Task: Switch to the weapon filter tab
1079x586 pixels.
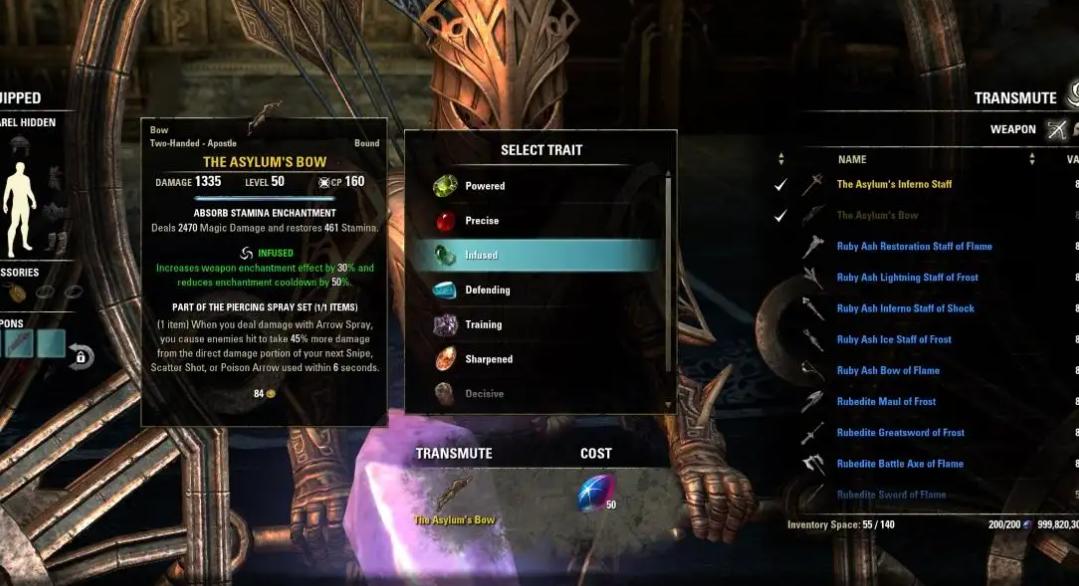Action: tap(1057, 129)
